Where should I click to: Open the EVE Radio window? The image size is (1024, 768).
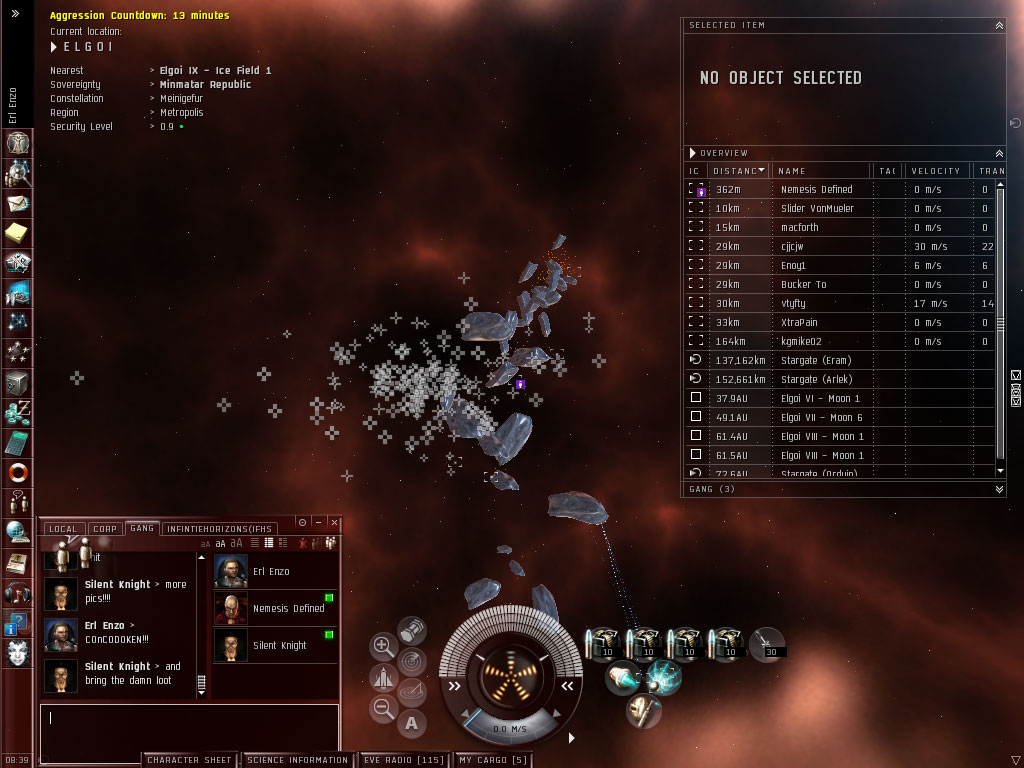(x=403, y=760)
